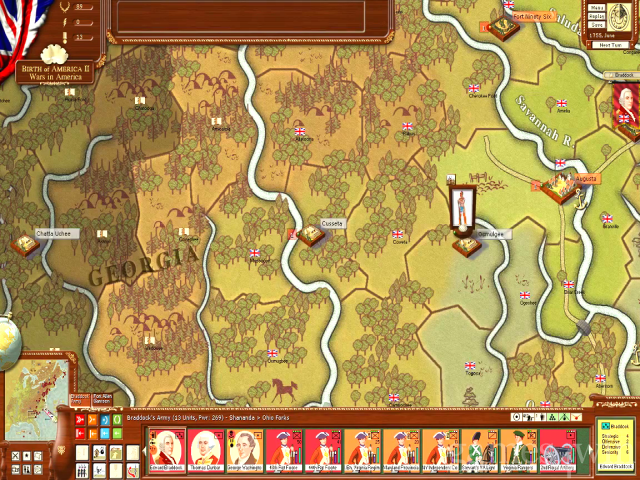
Task: Start the Replay
Action: [596, 16]
